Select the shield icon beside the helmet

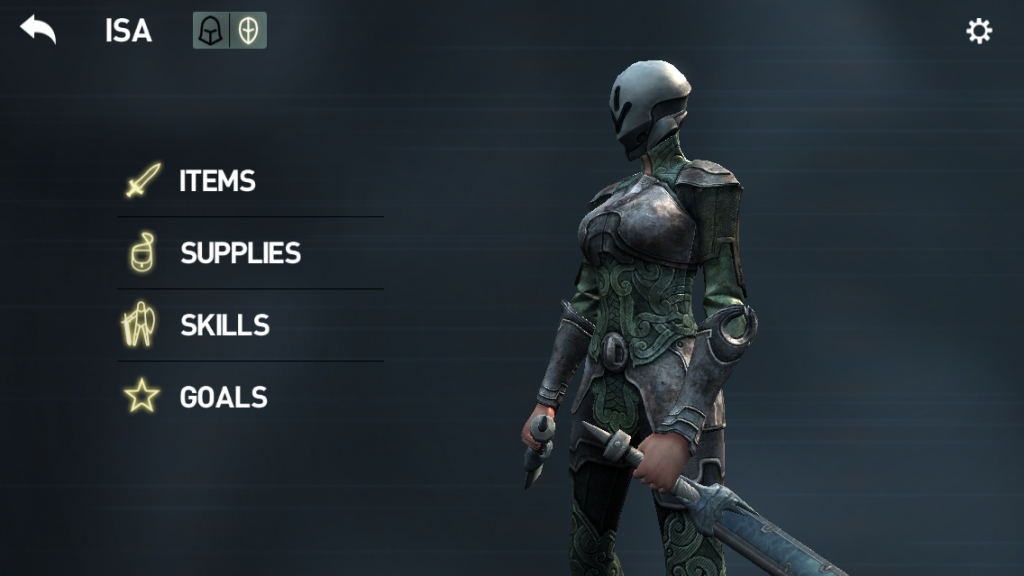tap(248, 31)
